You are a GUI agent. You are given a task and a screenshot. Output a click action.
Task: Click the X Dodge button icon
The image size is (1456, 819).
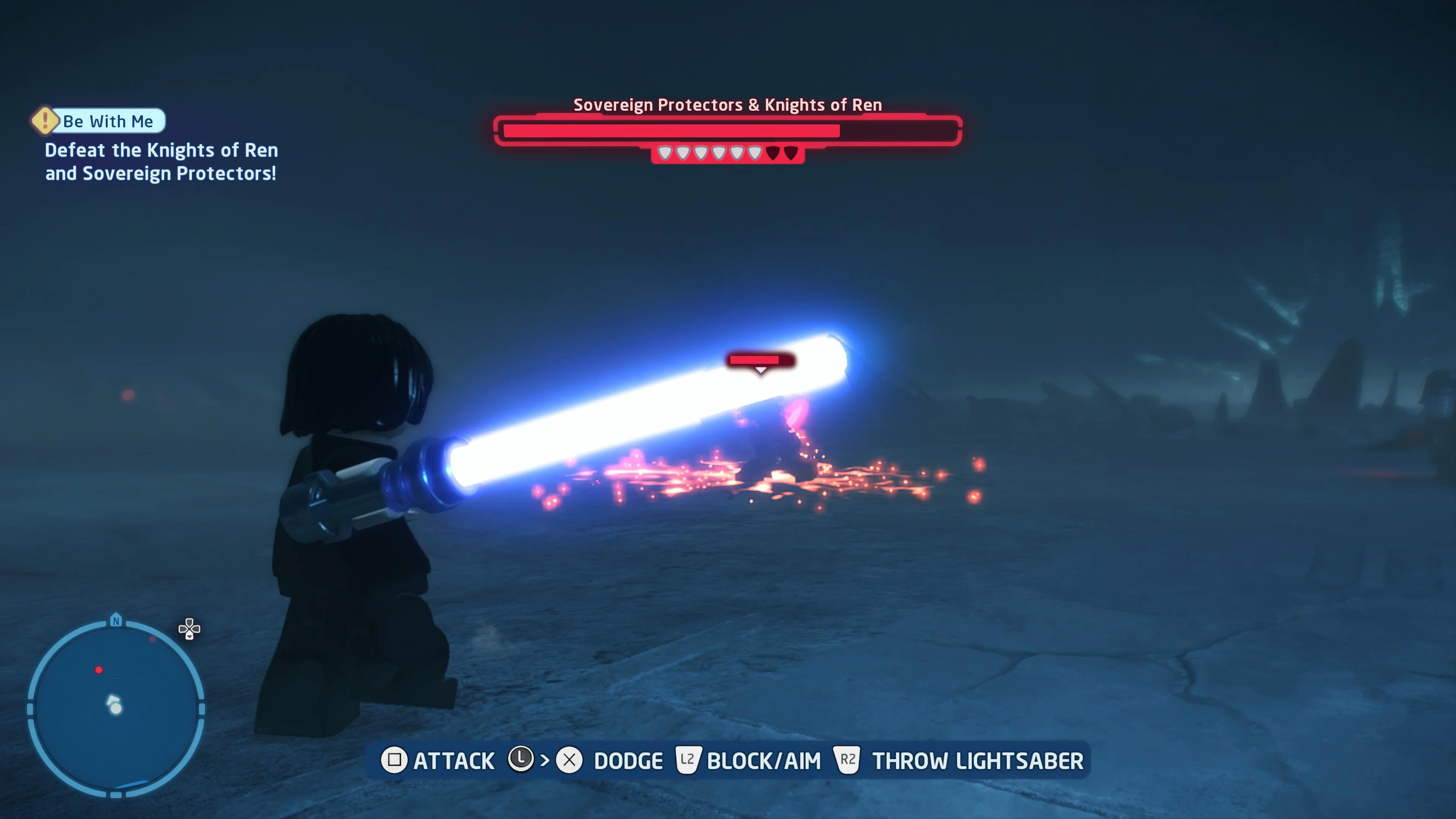[x=571, y=761]
